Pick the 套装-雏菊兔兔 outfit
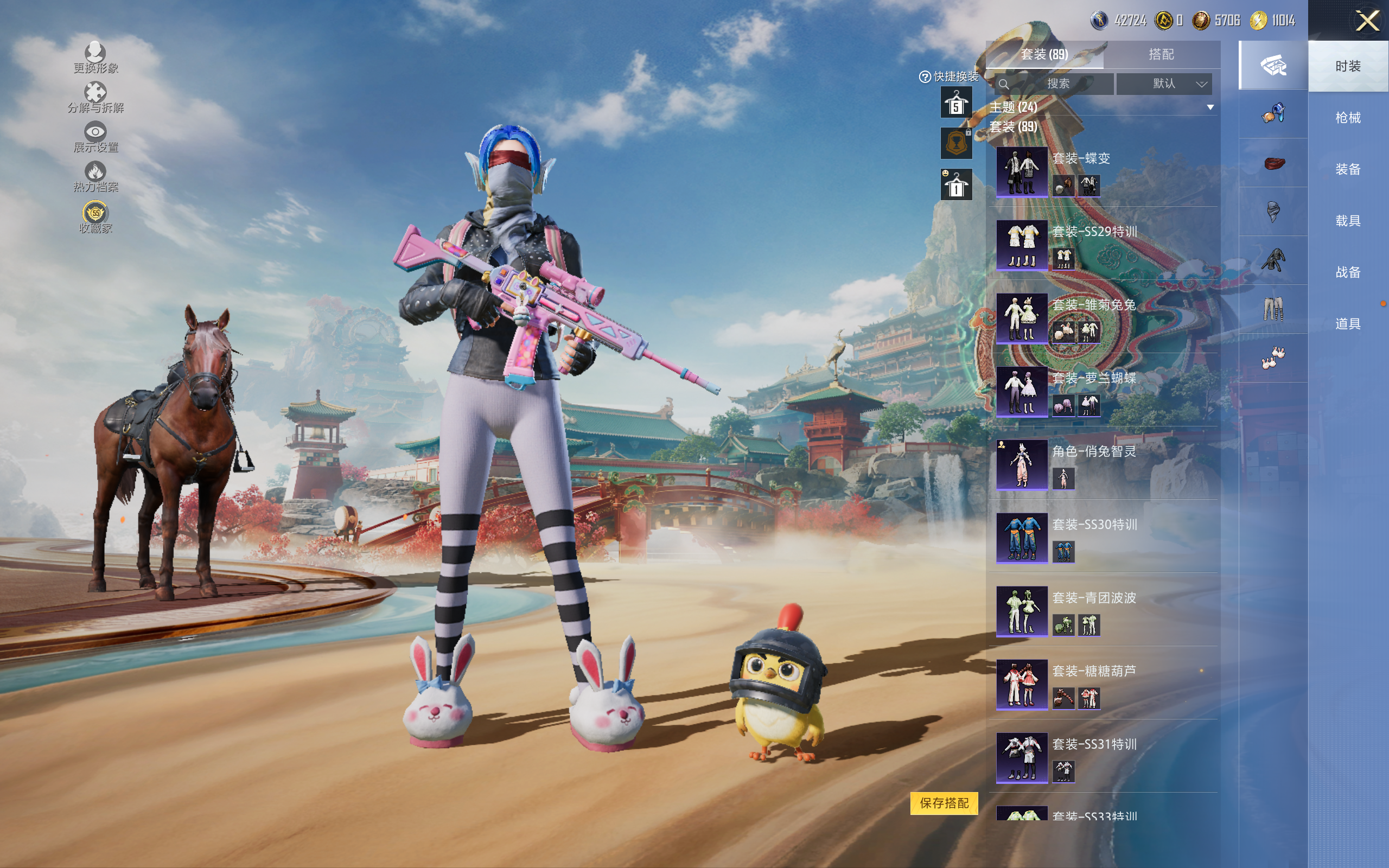Viewport: 1389px width, 868px height. (x=1022, y=318)
